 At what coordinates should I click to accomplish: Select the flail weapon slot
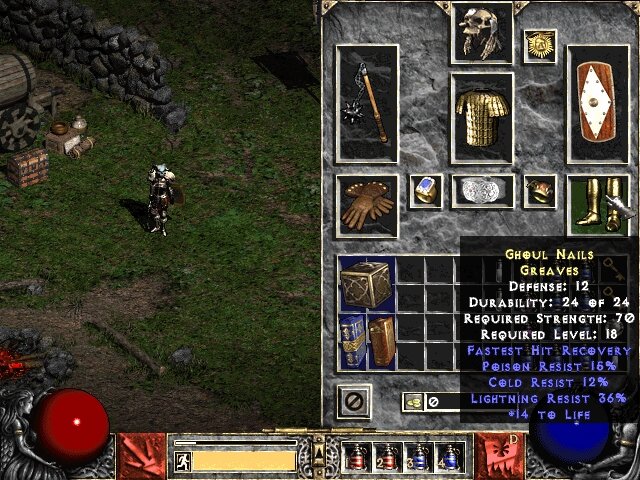[x=367, y=102]
